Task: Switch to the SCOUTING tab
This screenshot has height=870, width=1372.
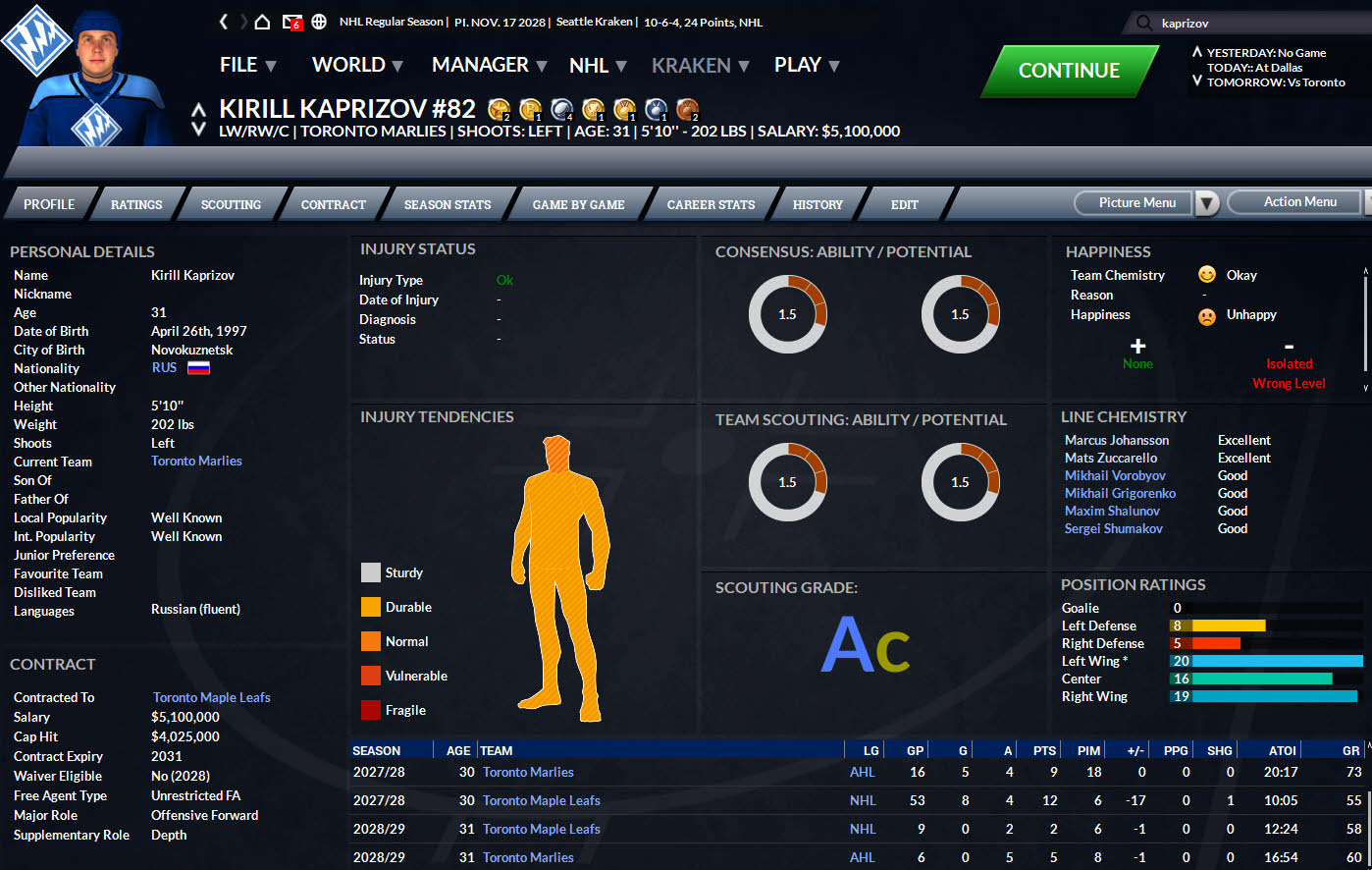Action: point(231,205)
